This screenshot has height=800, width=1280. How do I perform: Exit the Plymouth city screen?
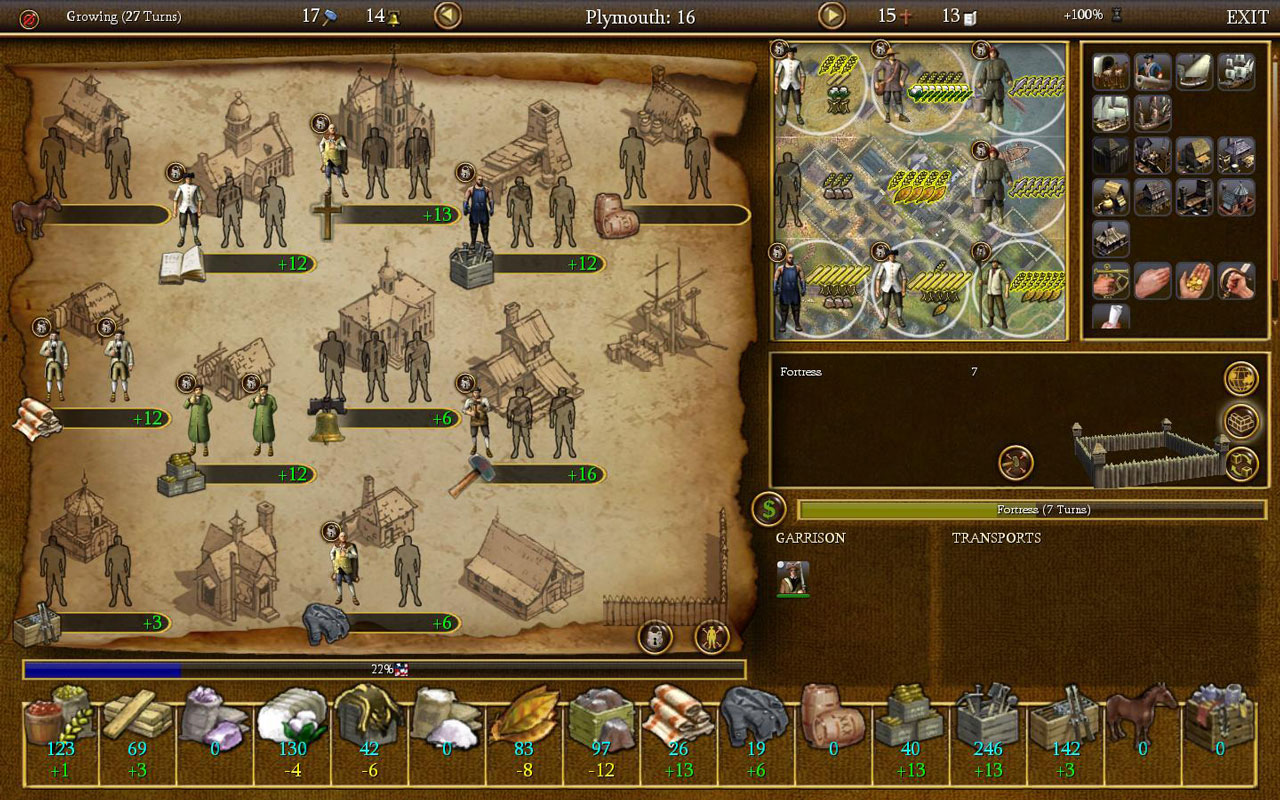[1247, 17]
